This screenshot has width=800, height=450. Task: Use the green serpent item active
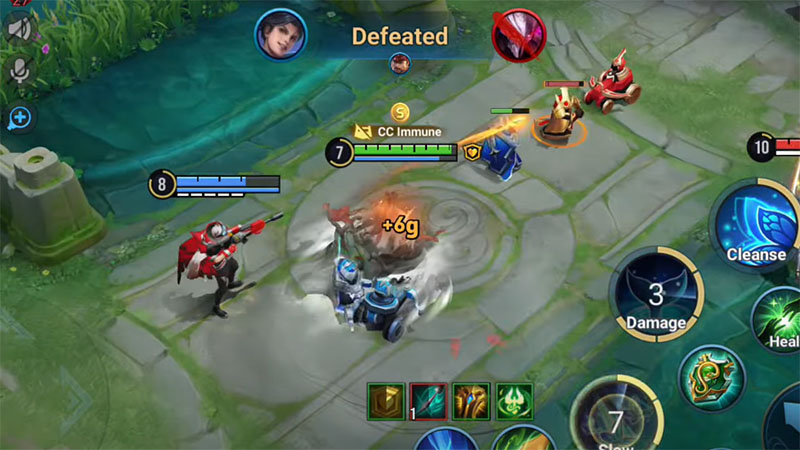712,378
